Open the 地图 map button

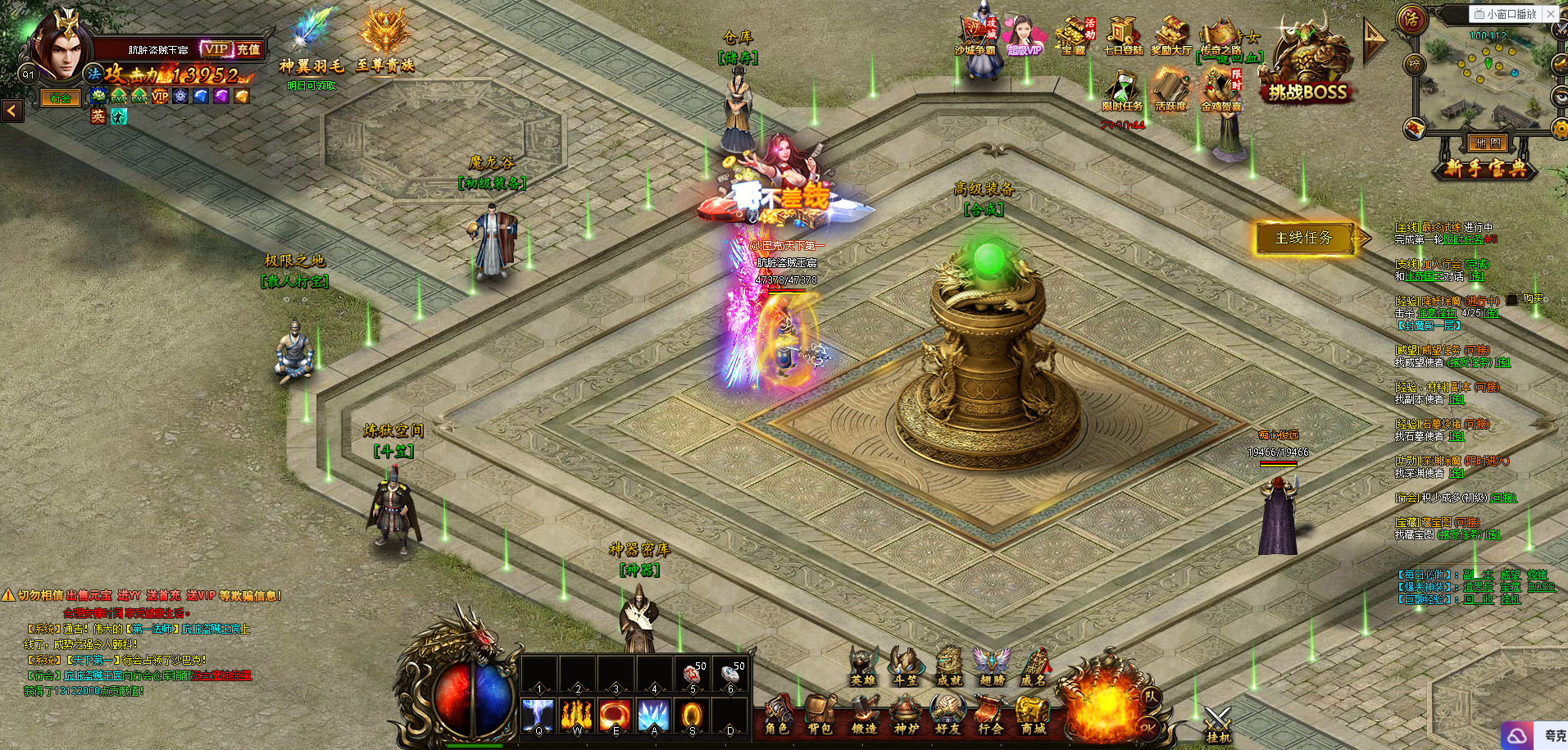(1487, 143)
